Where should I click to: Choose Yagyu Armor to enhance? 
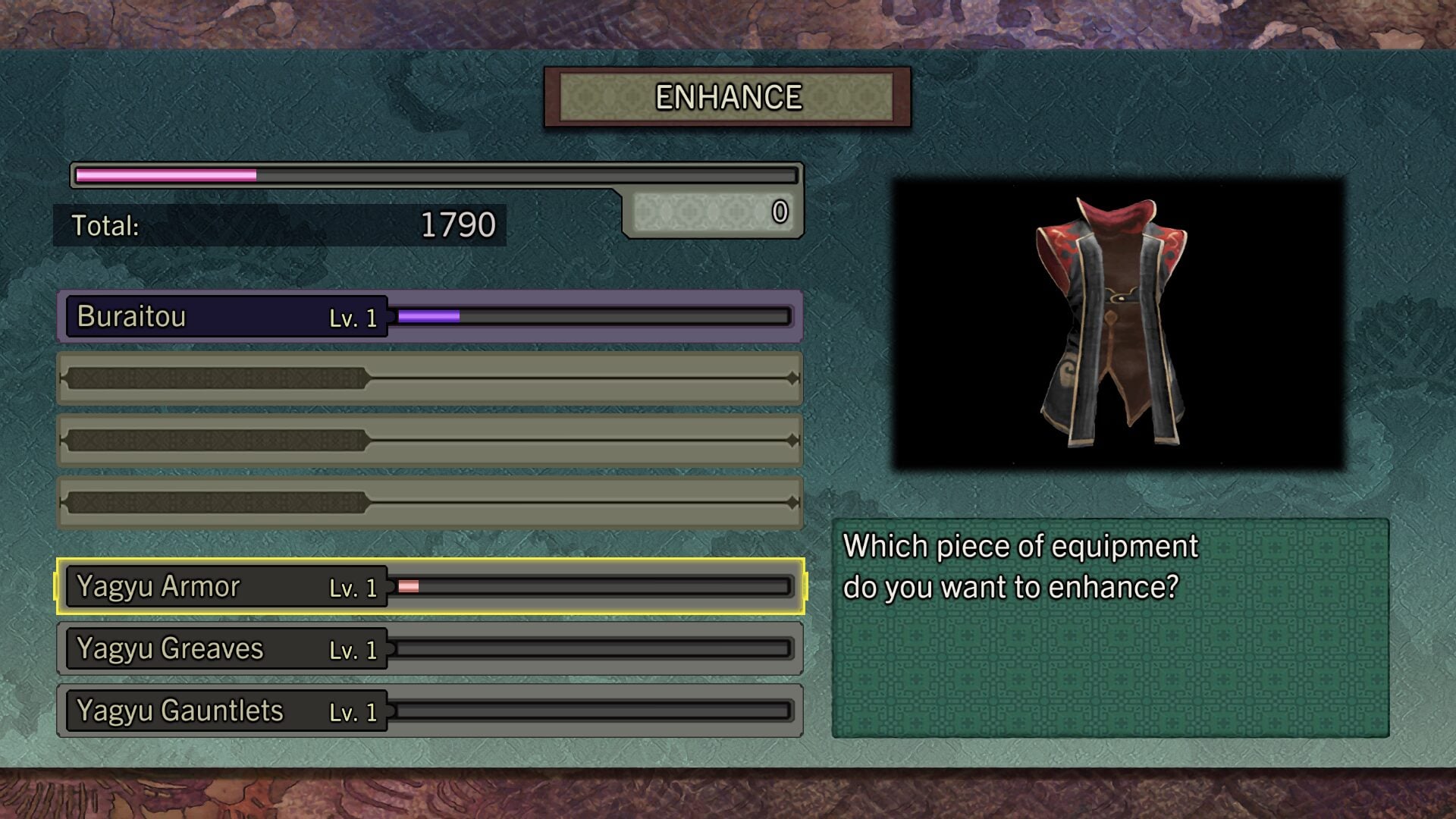[429, 586]
